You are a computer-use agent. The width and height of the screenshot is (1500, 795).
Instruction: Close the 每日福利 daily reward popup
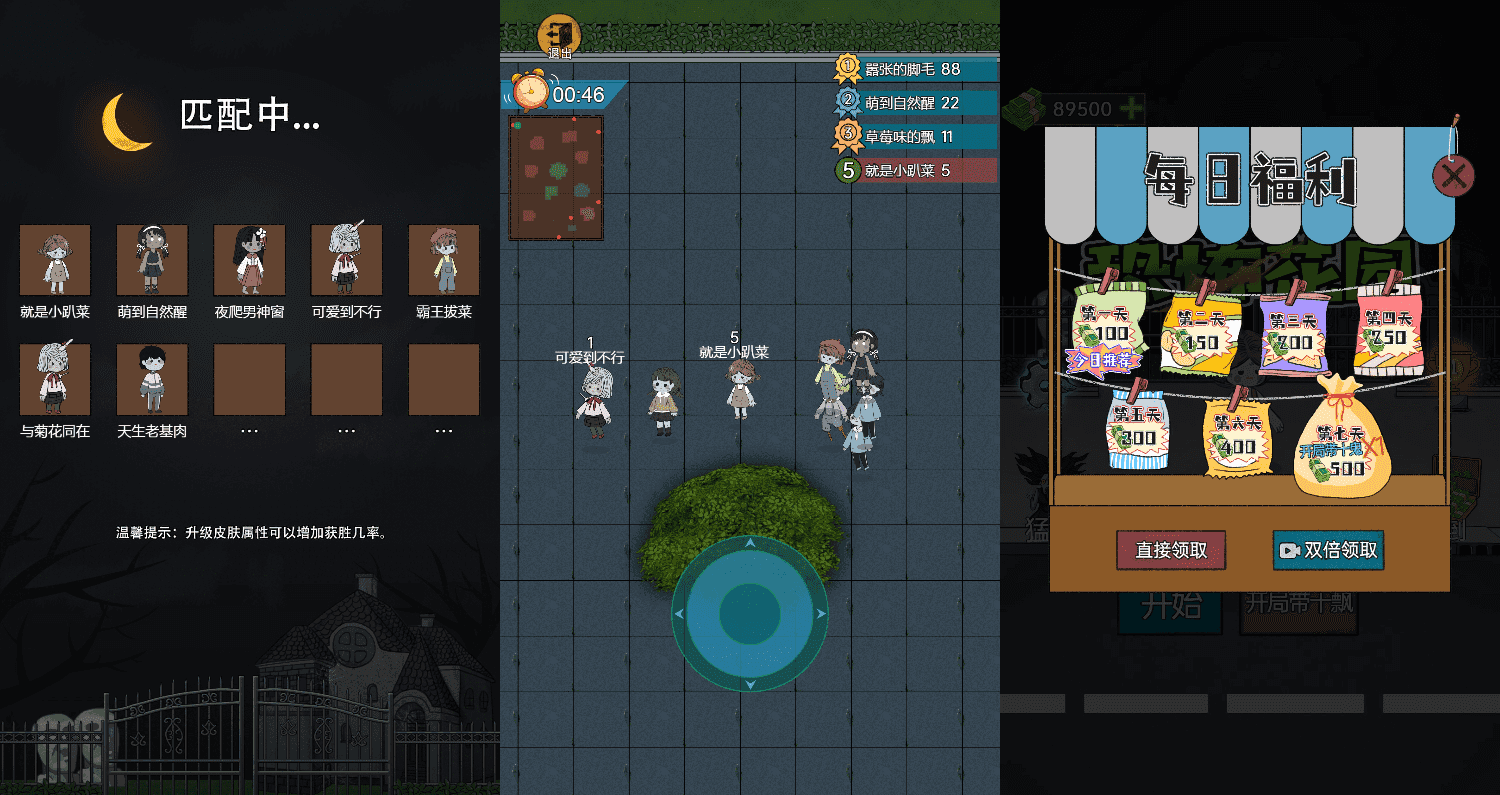point(1453,177)
